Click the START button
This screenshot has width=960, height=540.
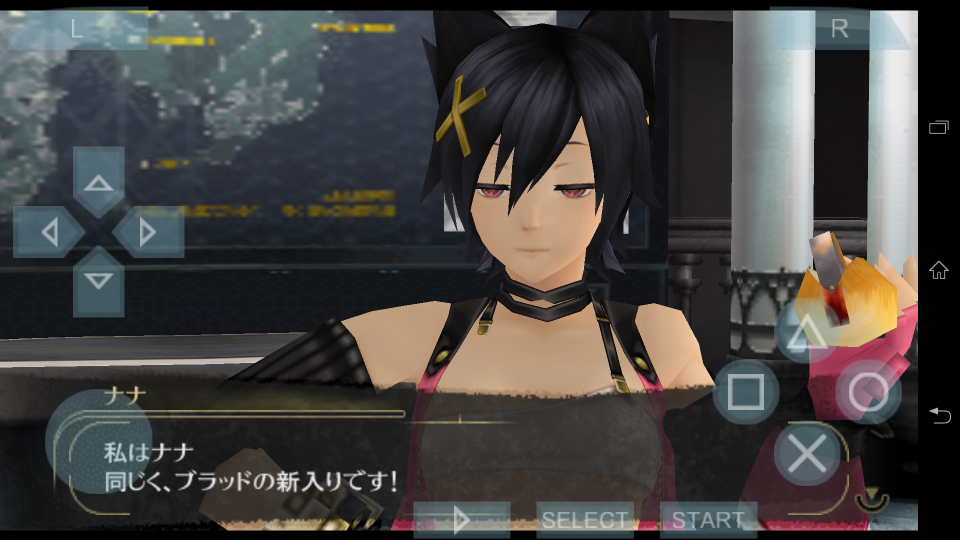click(708, 520)
